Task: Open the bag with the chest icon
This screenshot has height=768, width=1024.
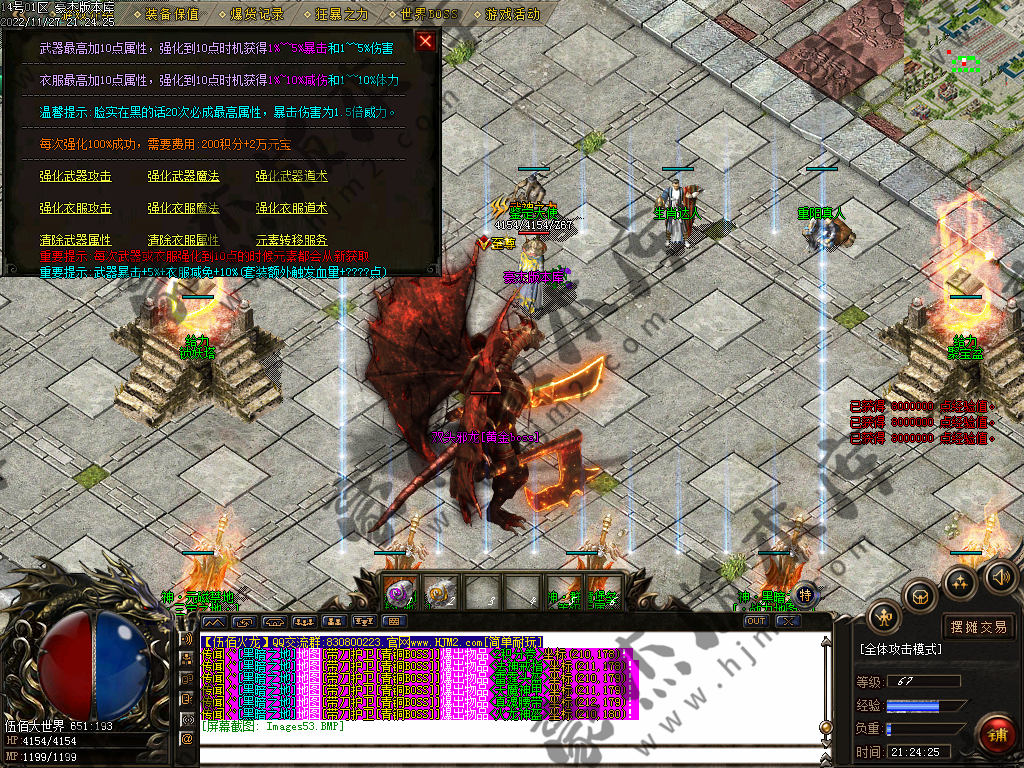Action: coord(919,596)
